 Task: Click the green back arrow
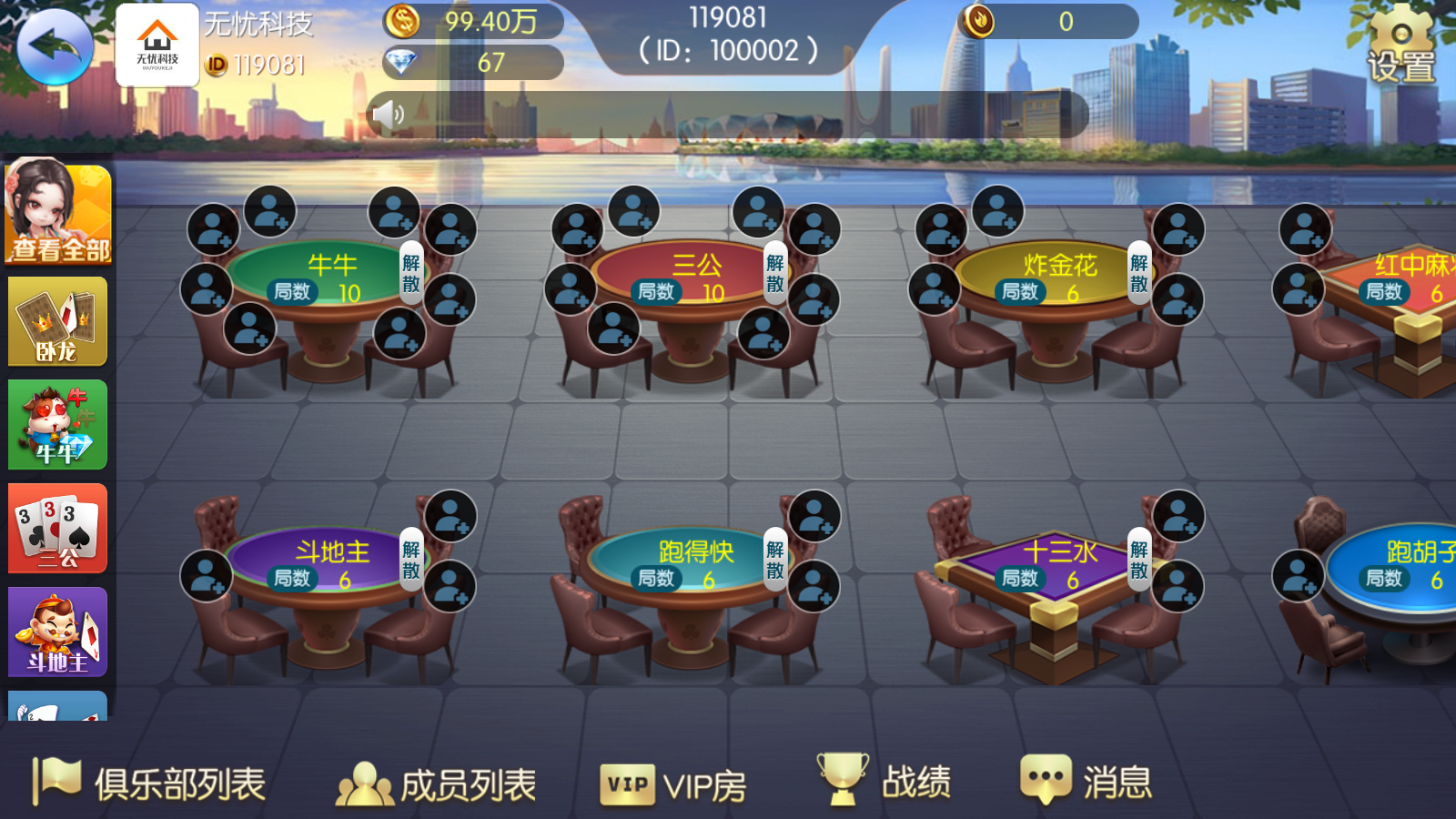55,45
